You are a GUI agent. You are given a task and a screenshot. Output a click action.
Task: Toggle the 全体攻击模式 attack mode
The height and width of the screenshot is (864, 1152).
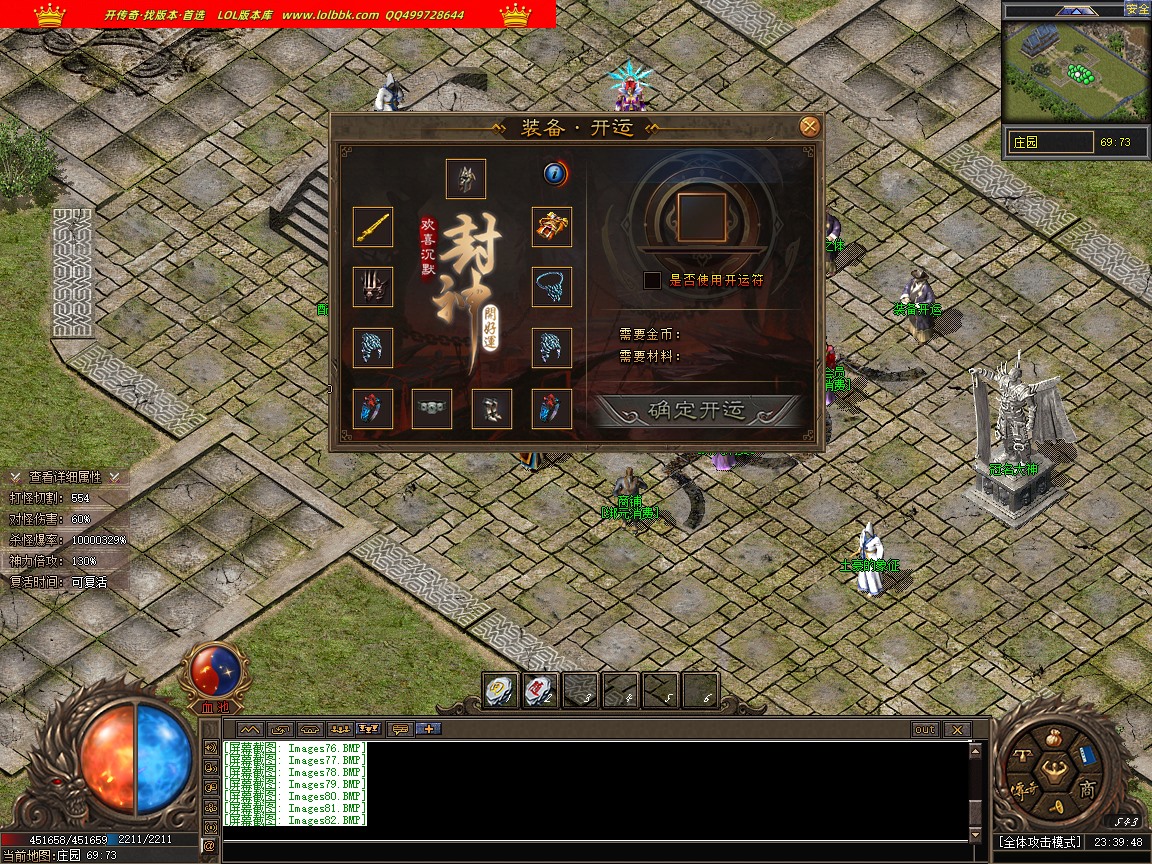point(1039,842)
